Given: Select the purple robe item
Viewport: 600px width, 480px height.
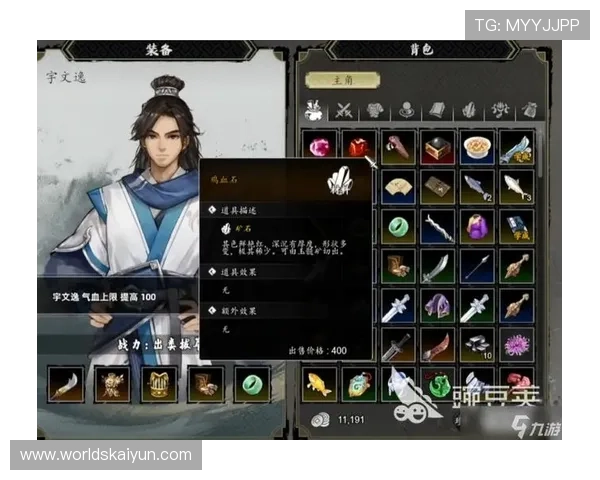Looking at the screenshot, I should point(477,225).
